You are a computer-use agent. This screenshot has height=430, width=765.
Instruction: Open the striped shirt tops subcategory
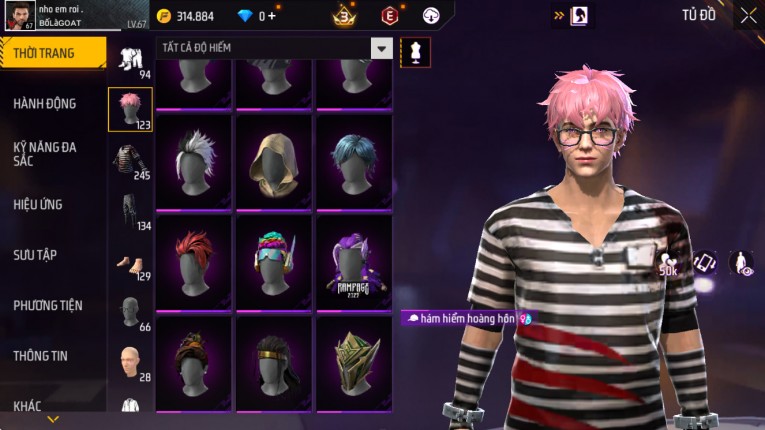tap(130, 160)
